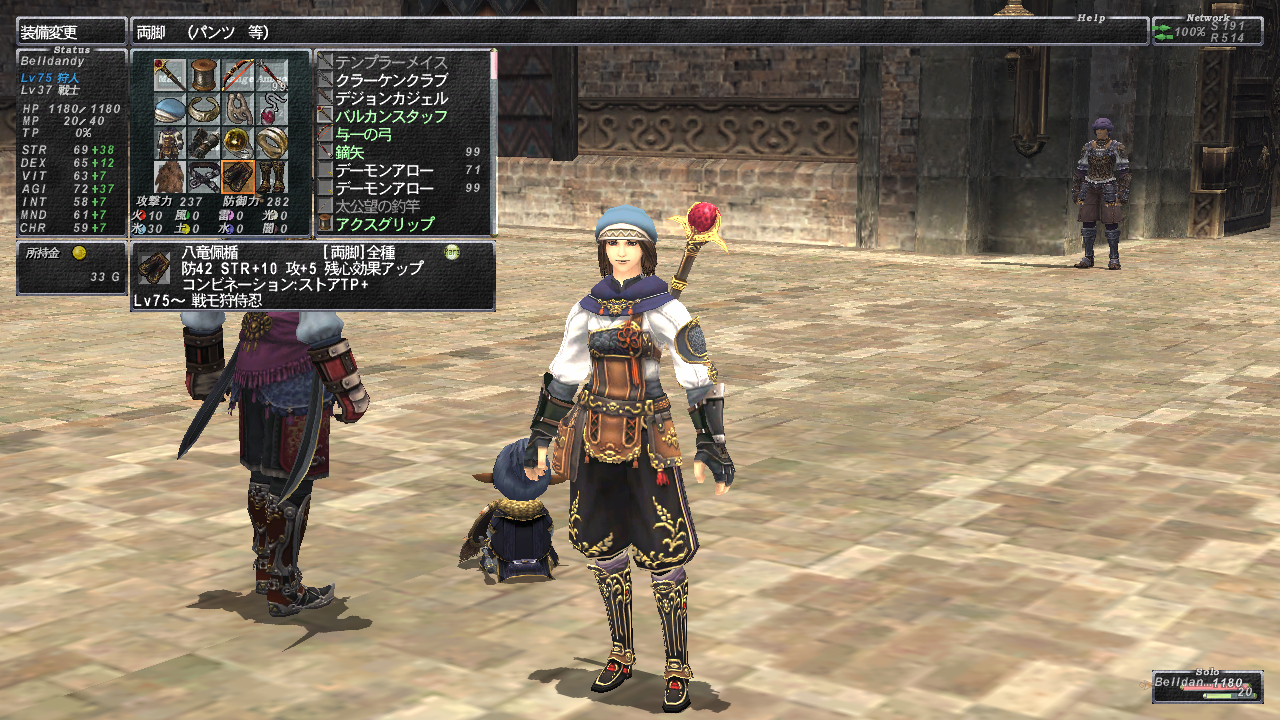Select the body armor equipment slot
Viewport: 1280px width, 720px height.
[x=170, y=143]
